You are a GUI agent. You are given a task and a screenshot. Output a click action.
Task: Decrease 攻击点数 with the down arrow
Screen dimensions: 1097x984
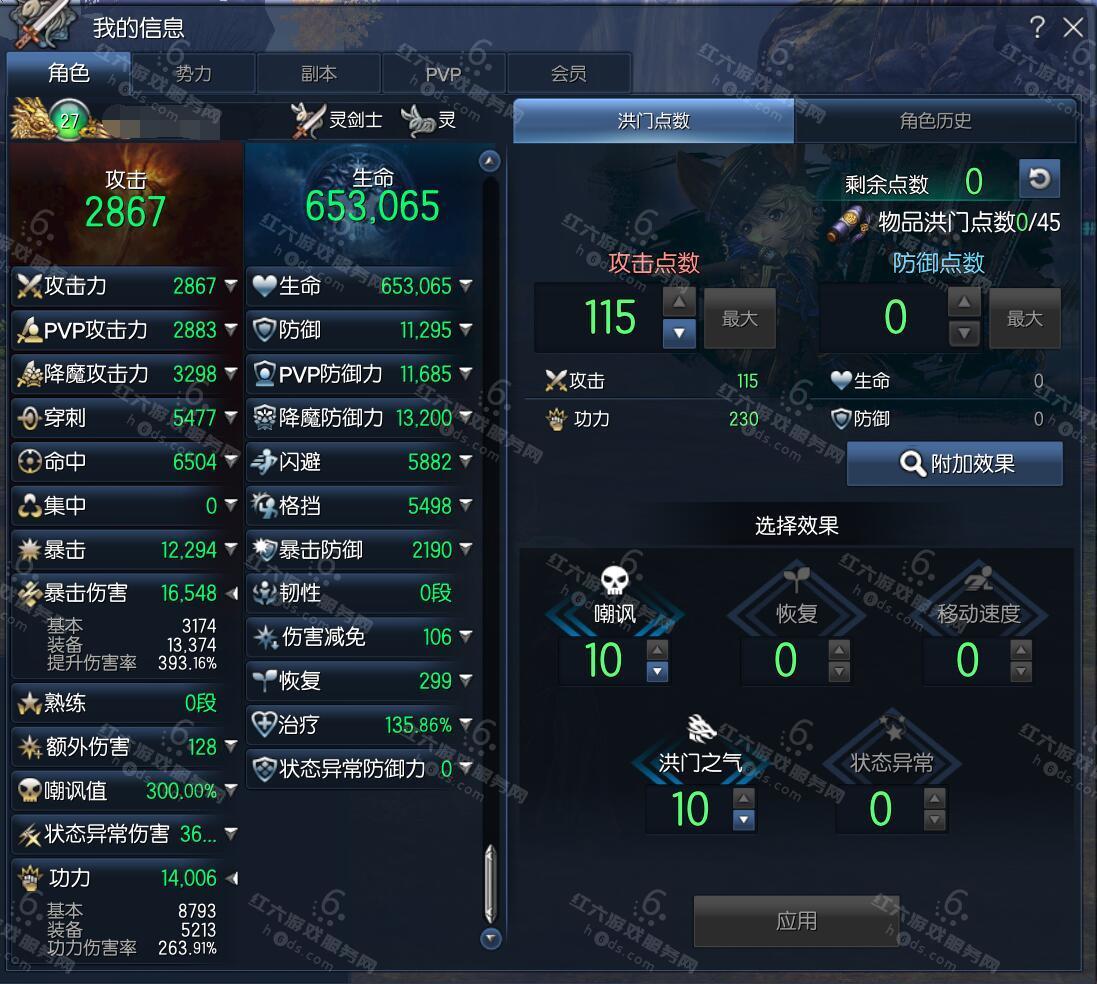click(x=679, y=332)
